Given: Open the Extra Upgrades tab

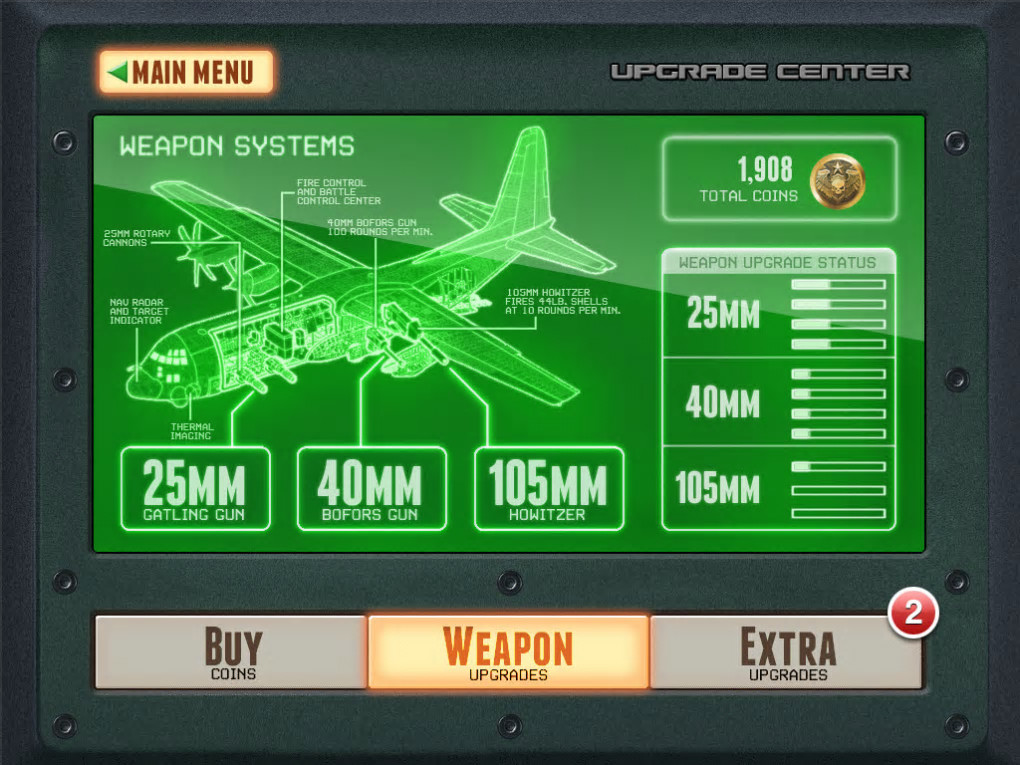Looking at the screenshot, I should coord(786,652).
